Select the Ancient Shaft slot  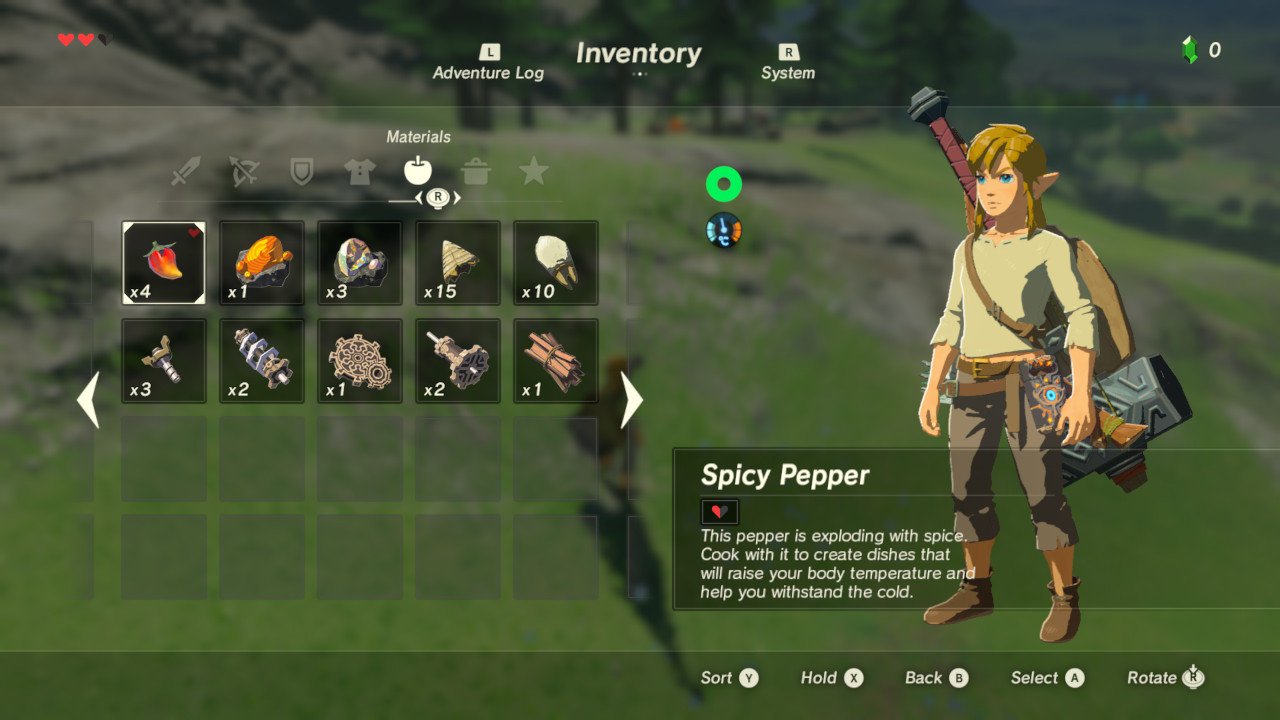coord(458,361)
